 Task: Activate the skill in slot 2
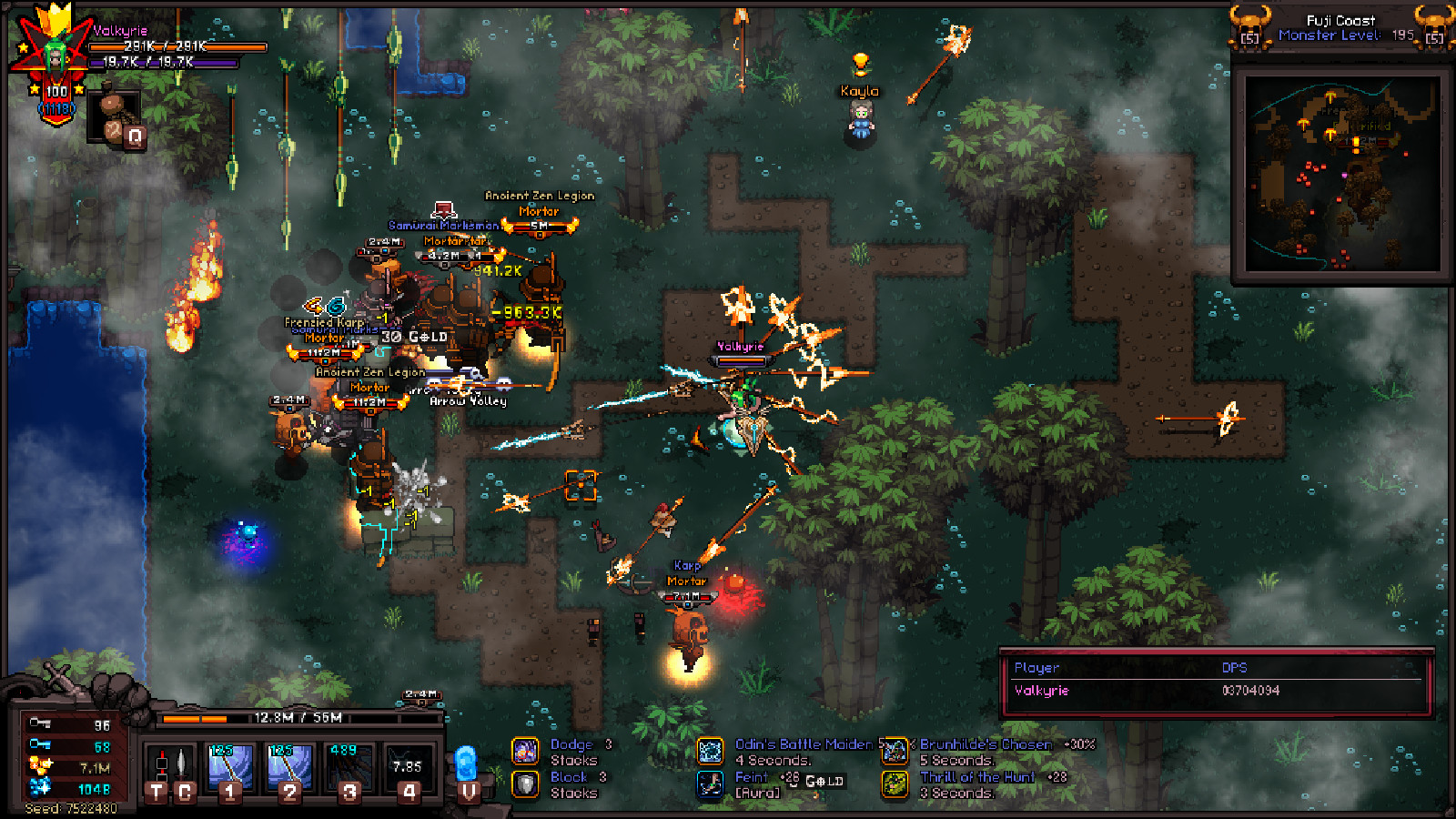pos(289,770)
